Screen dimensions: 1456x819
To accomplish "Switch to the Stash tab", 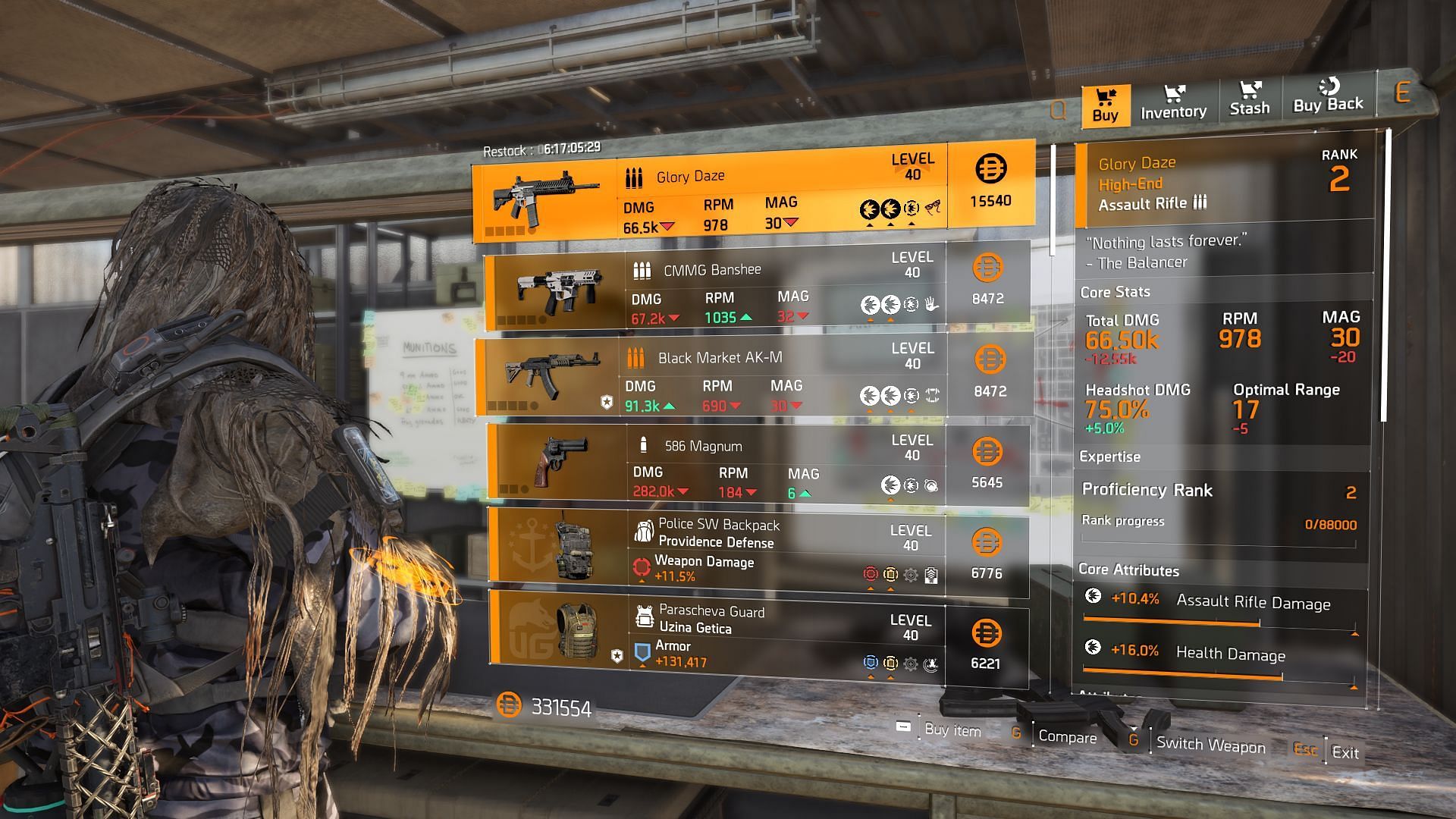I will tap(1249, 99).
